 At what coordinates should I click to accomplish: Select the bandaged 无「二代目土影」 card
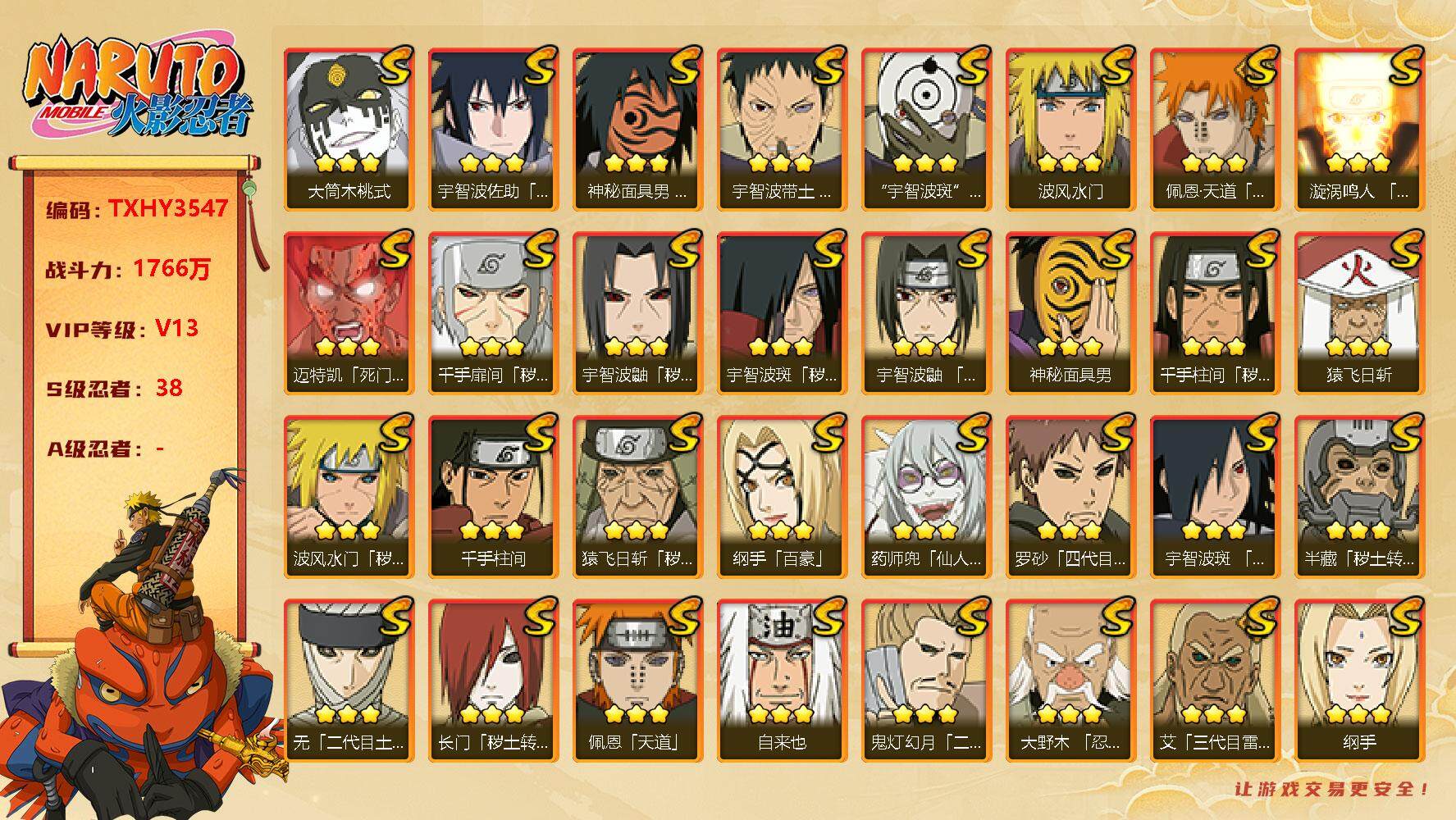[349, 680]
